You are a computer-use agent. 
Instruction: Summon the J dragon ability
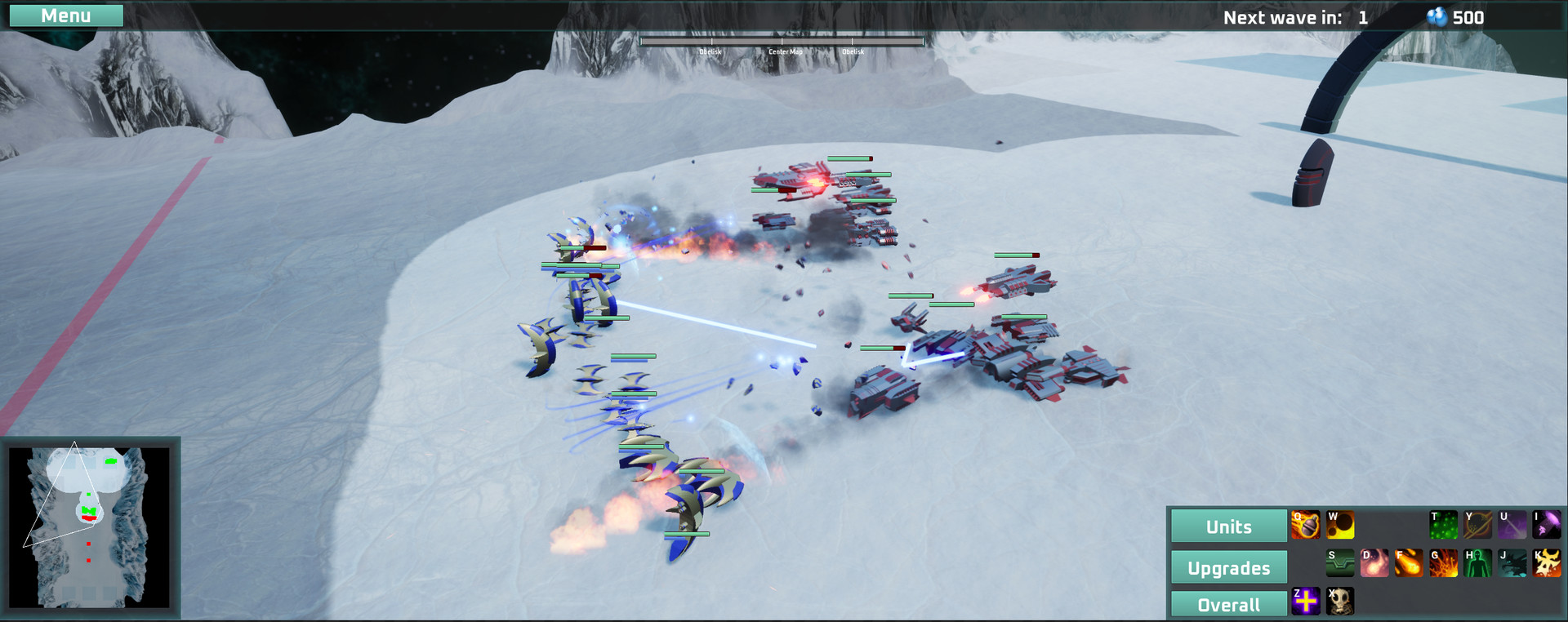1512,562
